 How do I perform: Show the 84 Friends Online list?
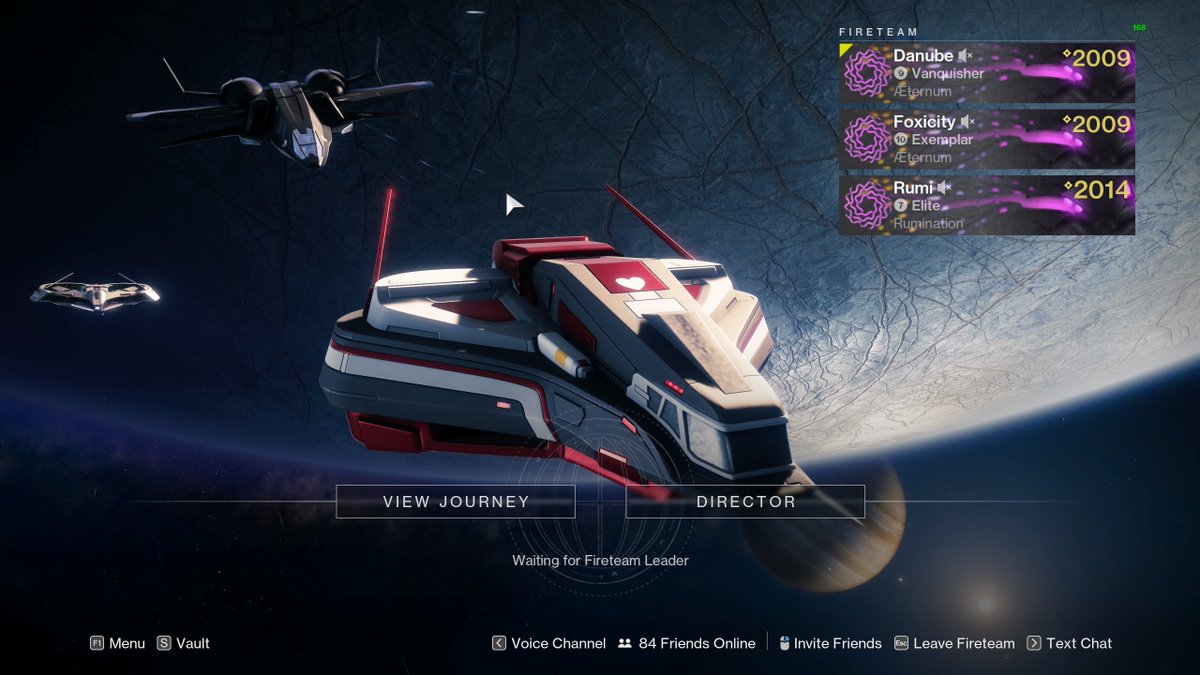coord(687,644)
